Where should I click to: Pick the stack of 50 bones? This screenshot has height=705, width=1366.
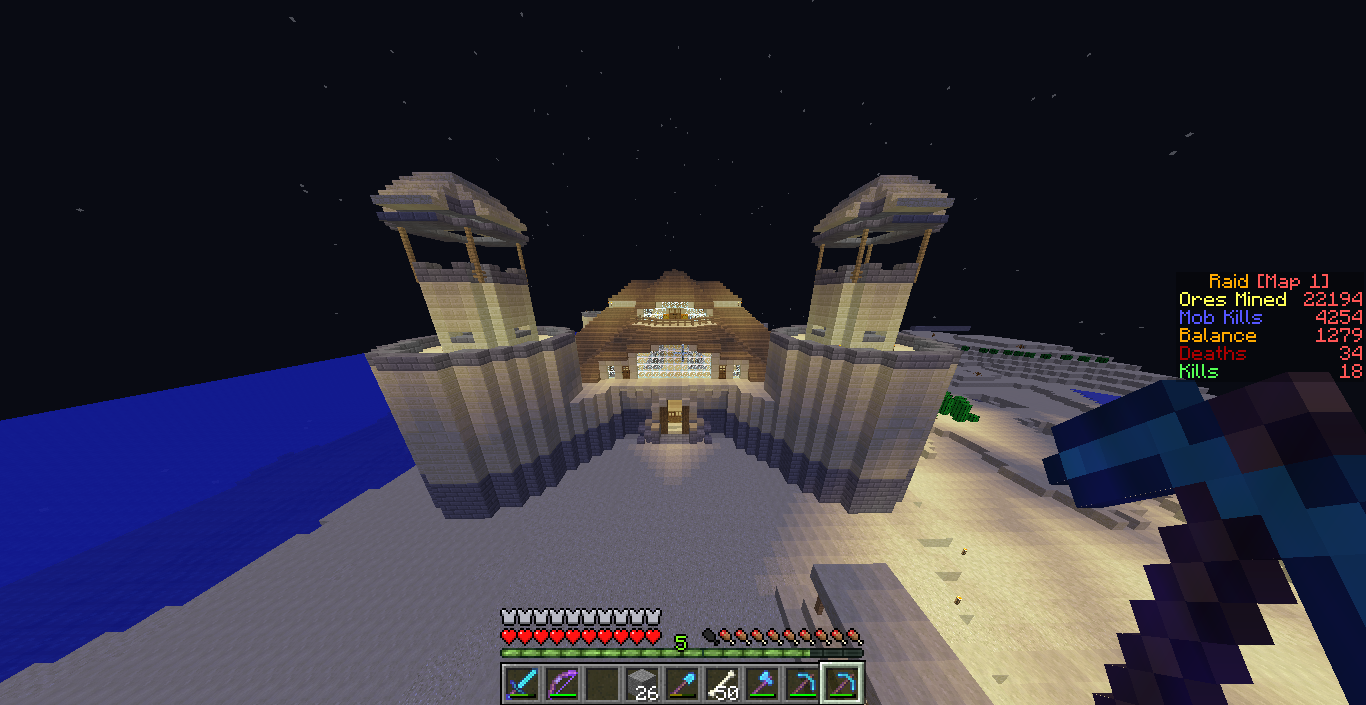click(722, 684)
